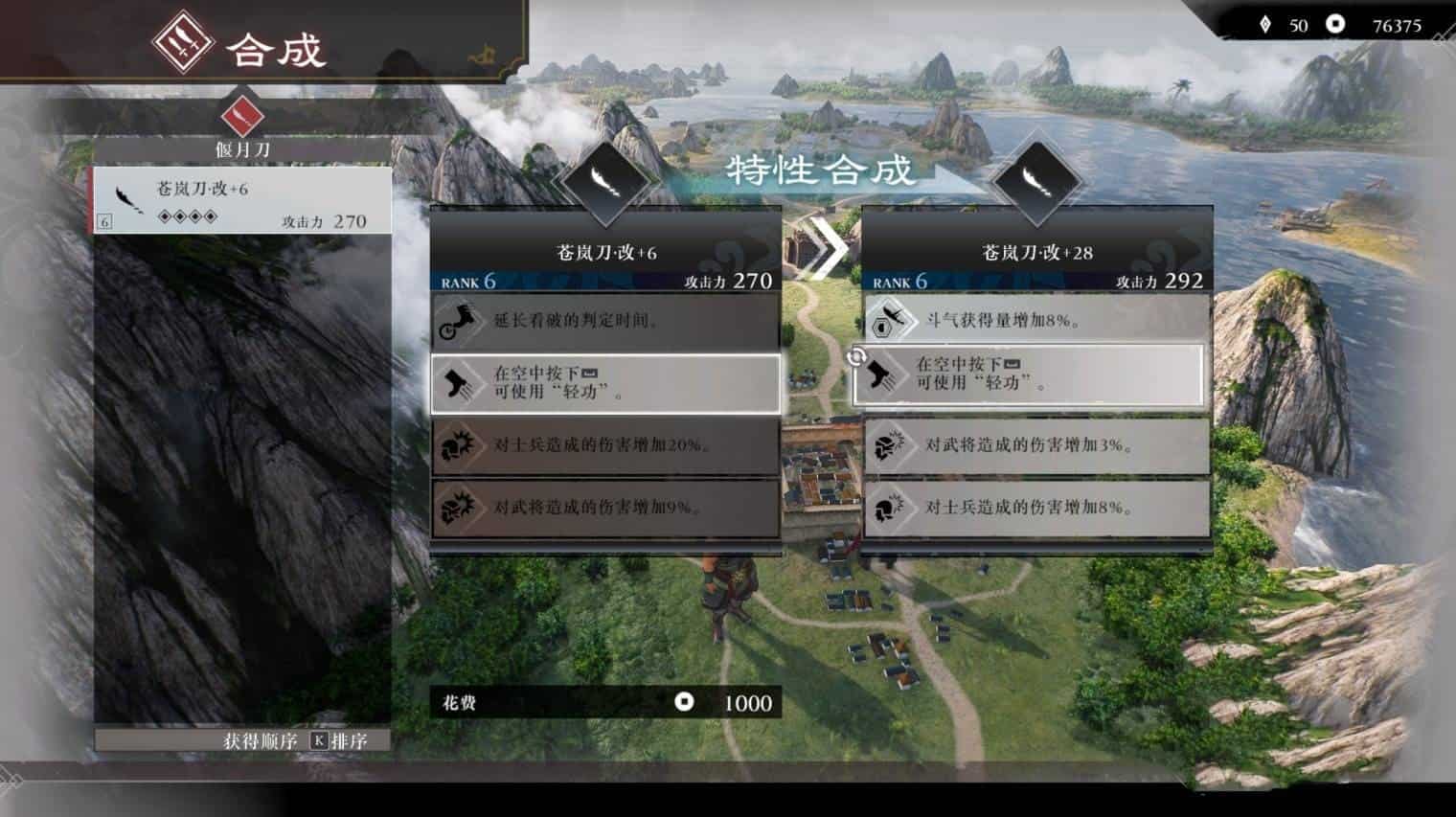1456x817 pixels.
Task: Change sorting via 获得顺序 排序 bar
Action: pos(243,740)
